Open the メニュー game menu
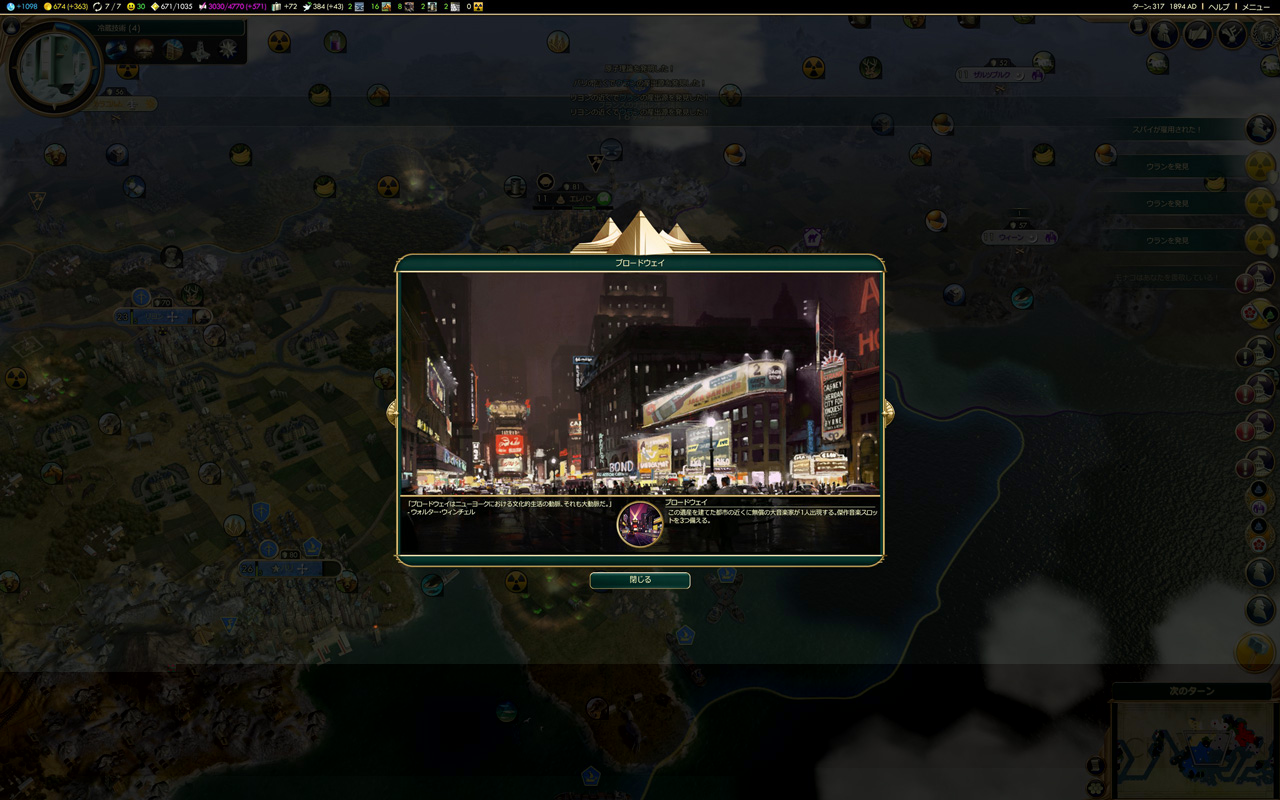The image size is (1280, 800). [1255, 6]
